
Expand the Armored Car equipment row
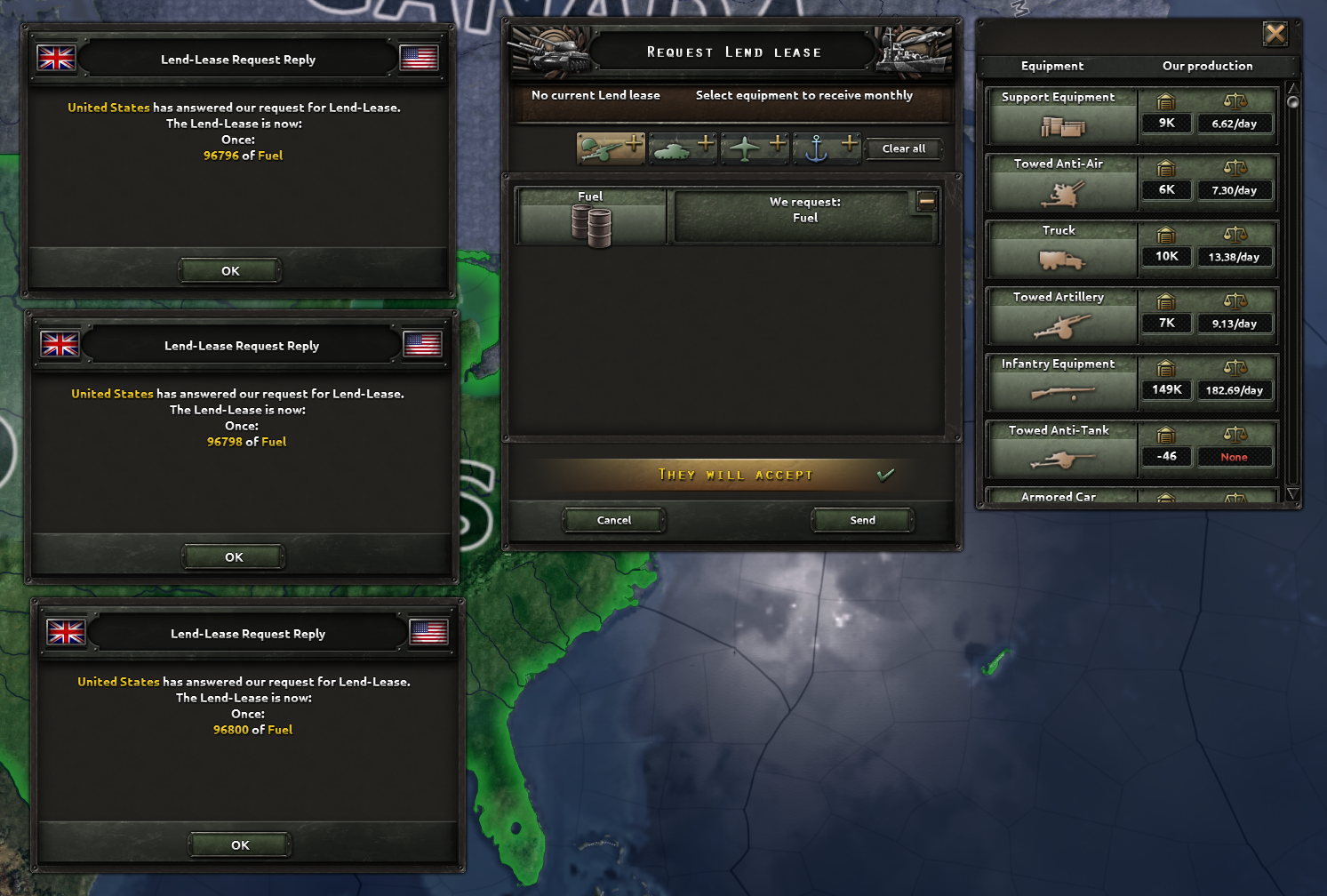[x=1060, y=496]
